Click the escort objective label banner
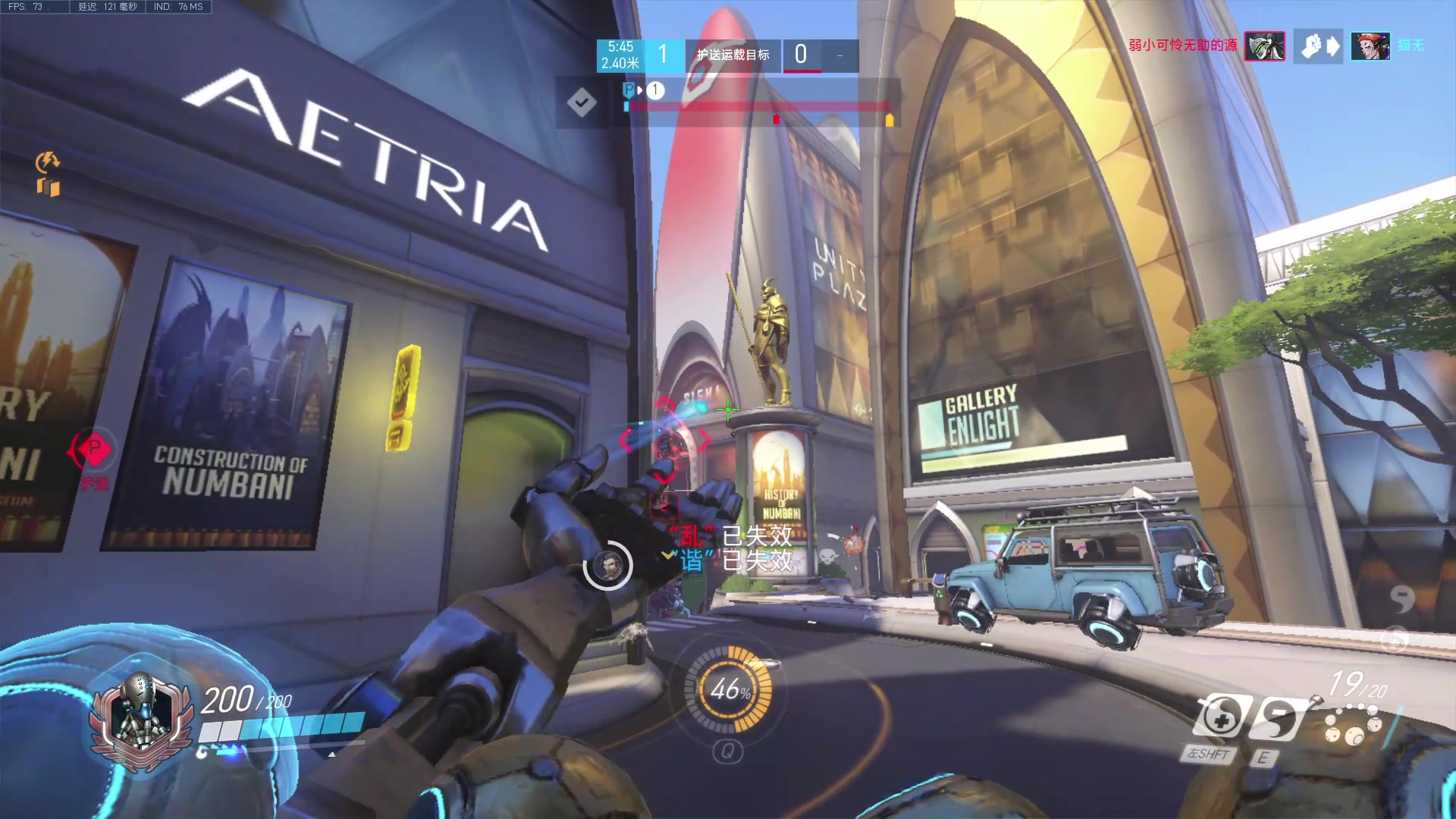Screen dimensions: 1456x819 click(733, 55)
